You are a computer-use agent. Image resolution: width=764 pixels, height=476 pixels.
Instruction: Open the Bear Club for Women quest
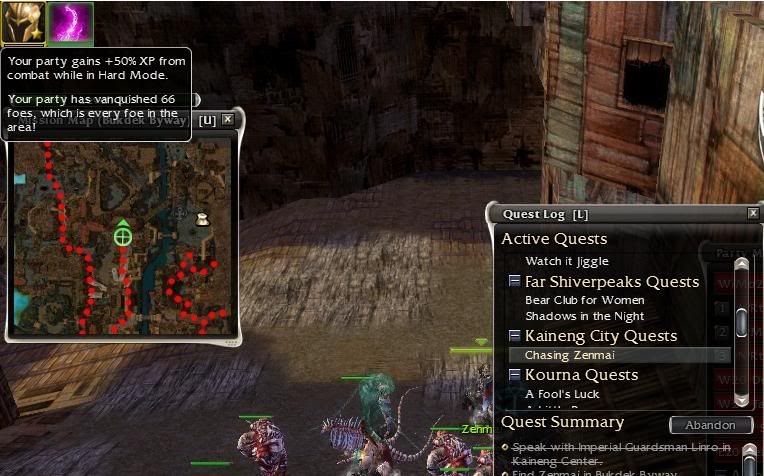pos(584,300)
